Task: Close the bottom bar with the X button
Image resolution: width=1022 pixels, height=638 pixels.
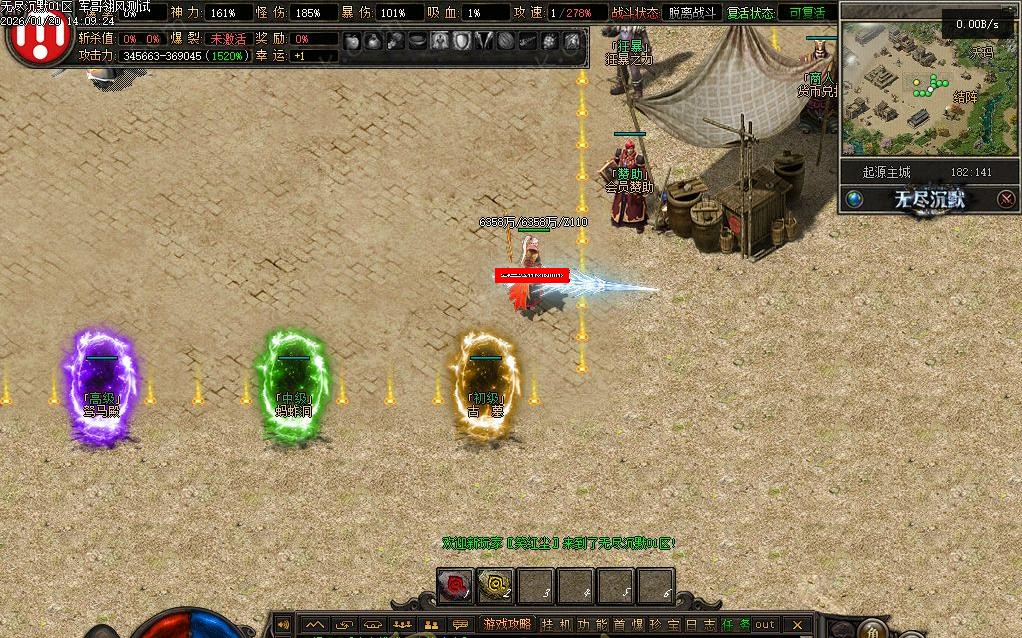Action: pos(797,625)
